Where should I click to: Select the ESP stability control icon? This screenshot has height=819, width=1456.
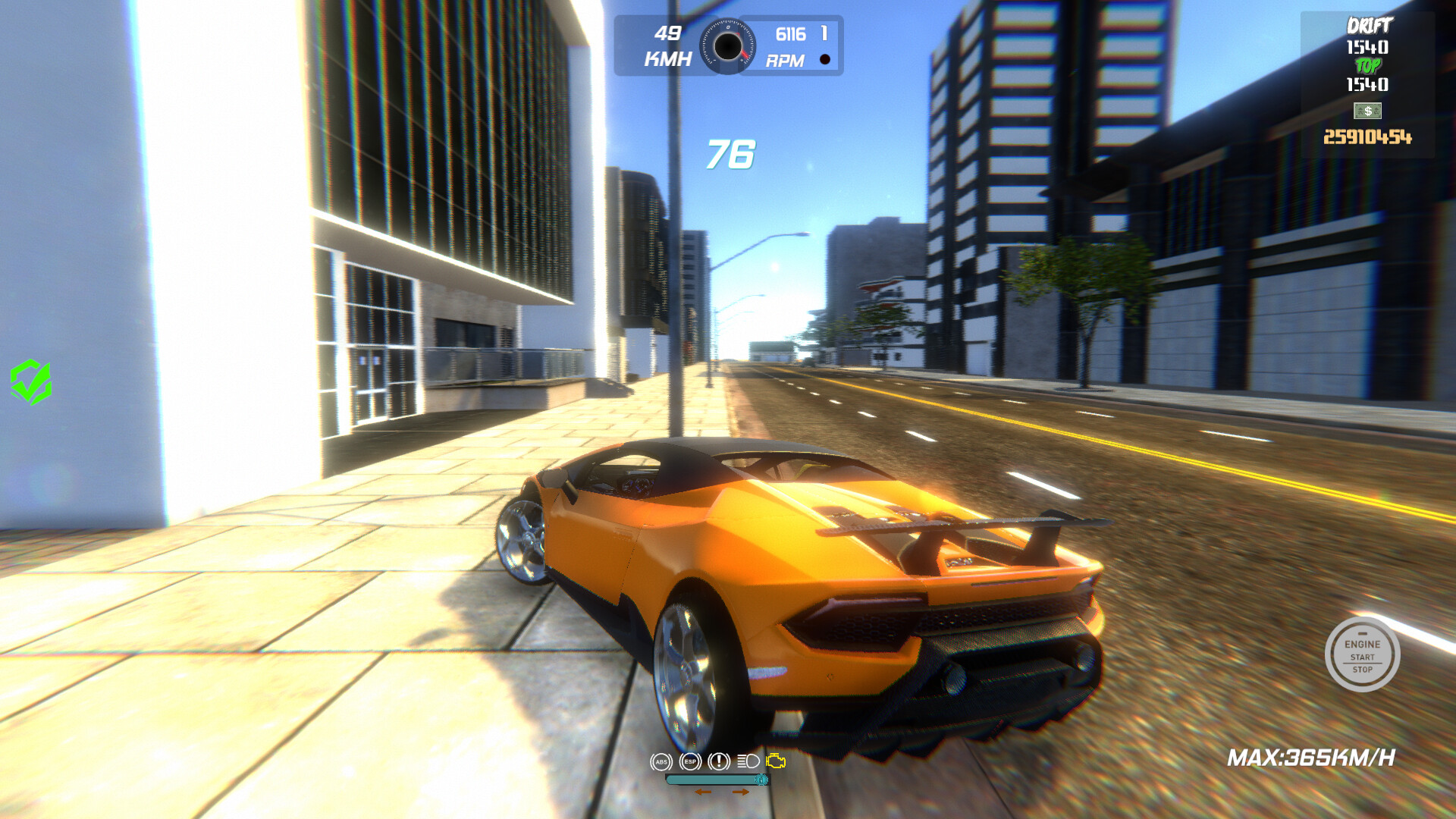pos(690,761)
